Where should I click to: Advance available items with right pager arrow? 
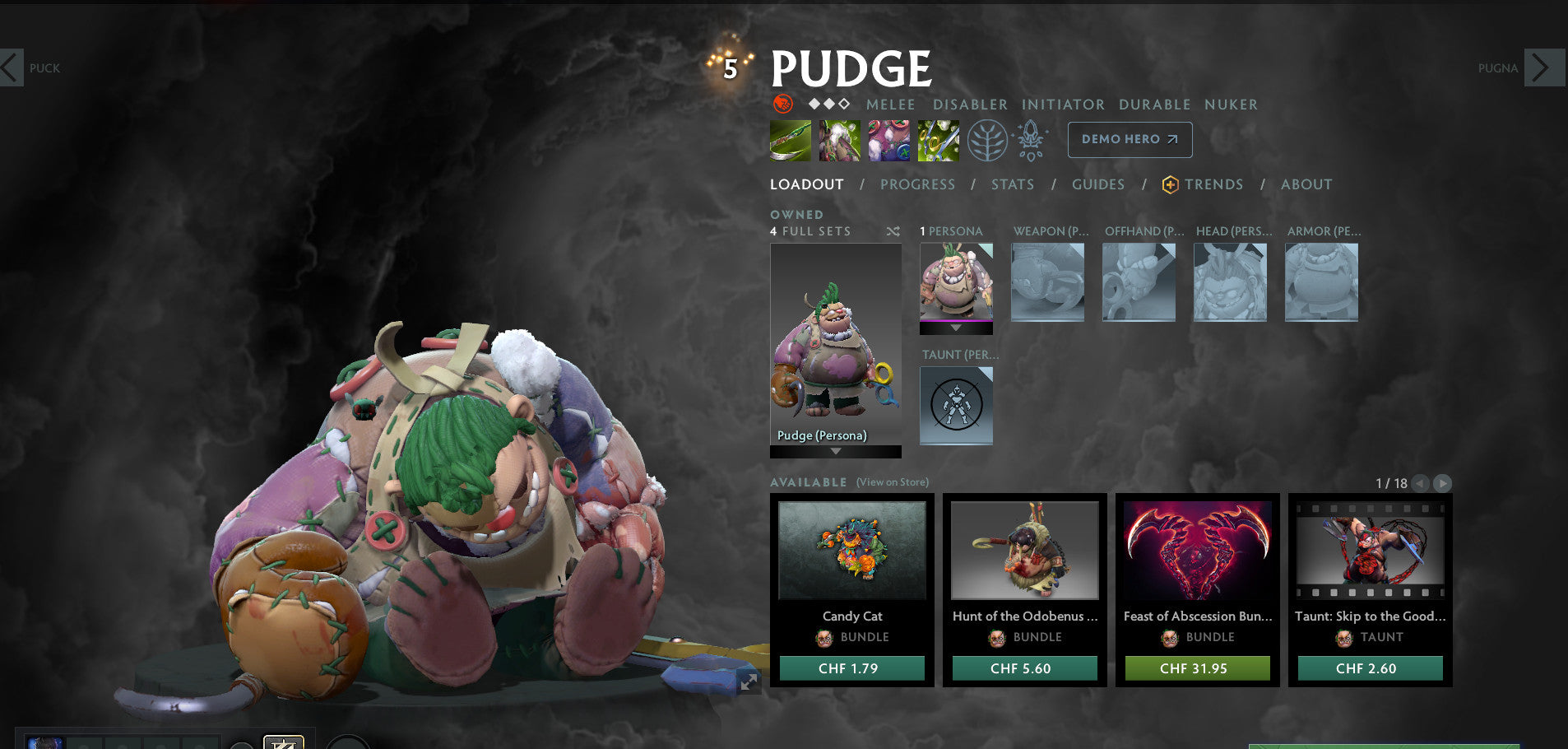point(1442,483)
